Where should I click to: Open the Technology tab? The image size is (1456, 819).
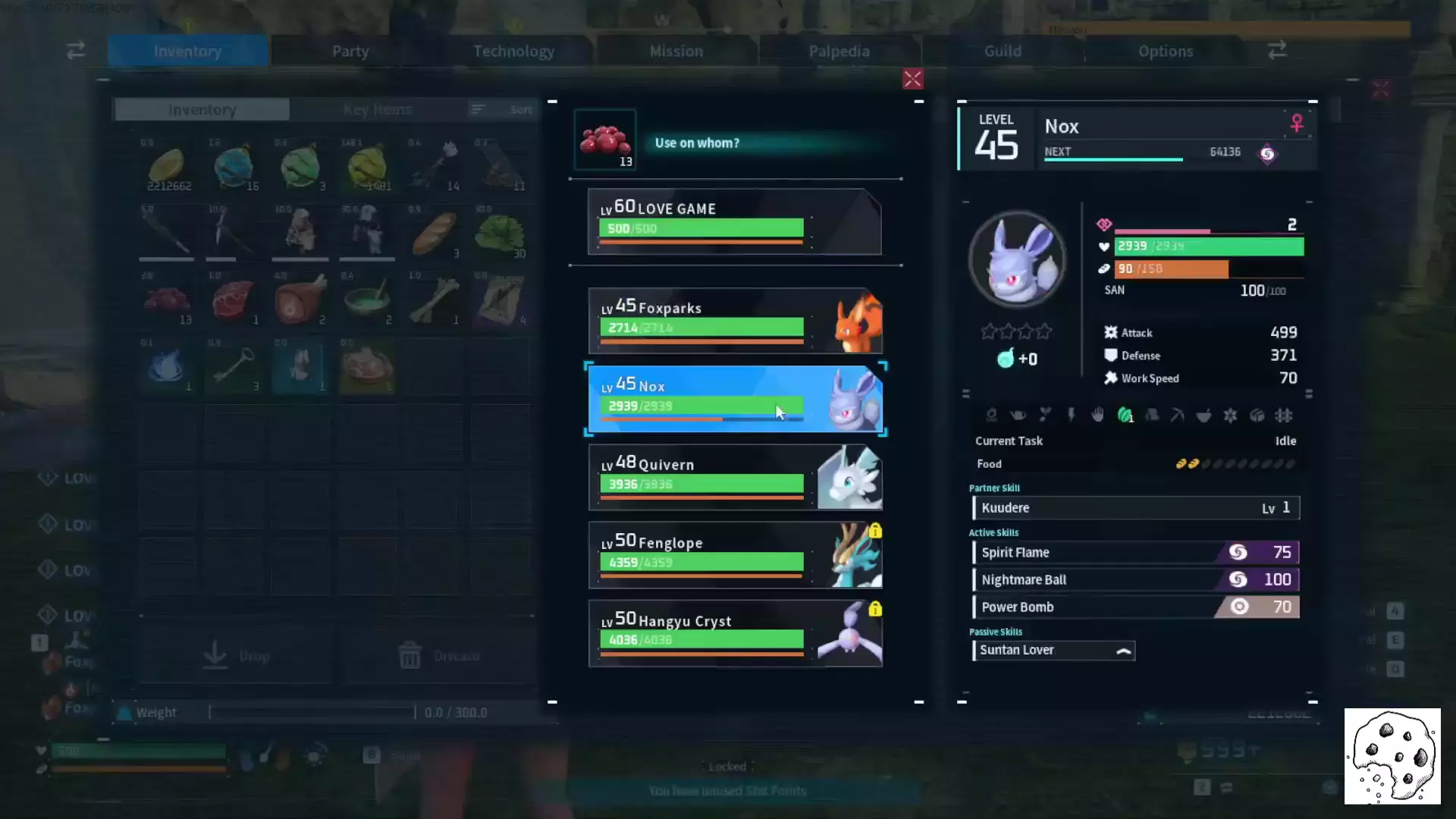pos(513,51)
